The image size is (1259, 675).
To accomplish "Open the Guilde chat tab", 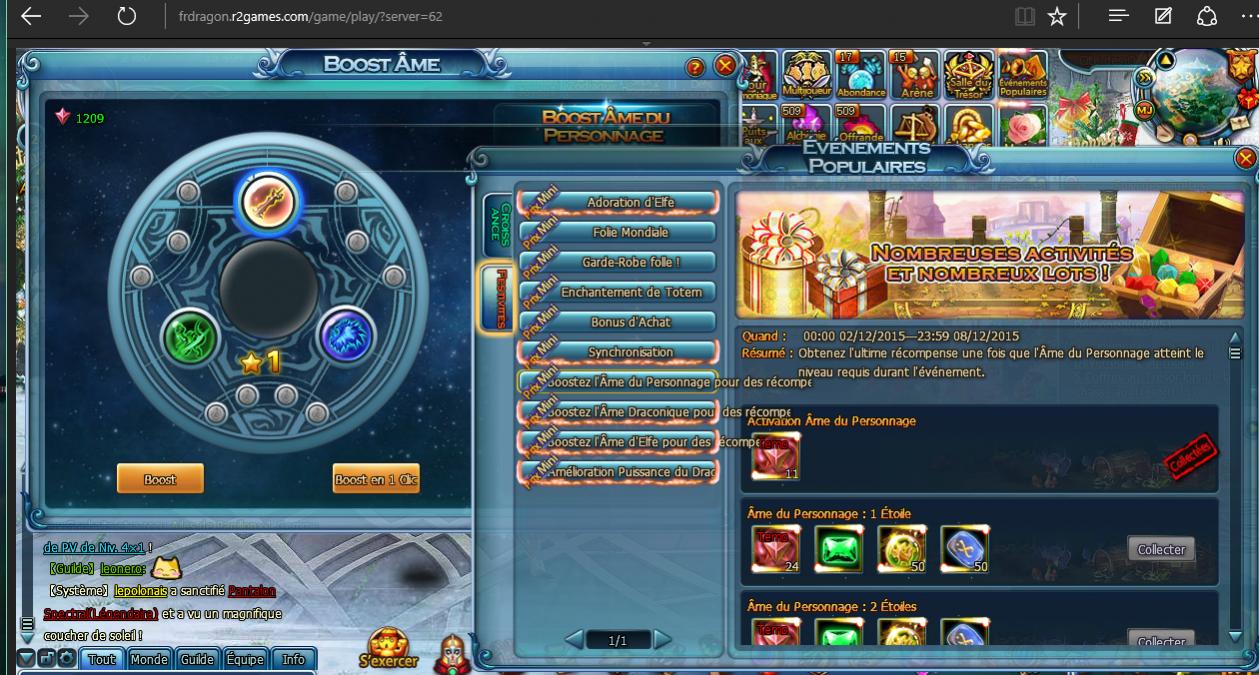I will 197,659.
